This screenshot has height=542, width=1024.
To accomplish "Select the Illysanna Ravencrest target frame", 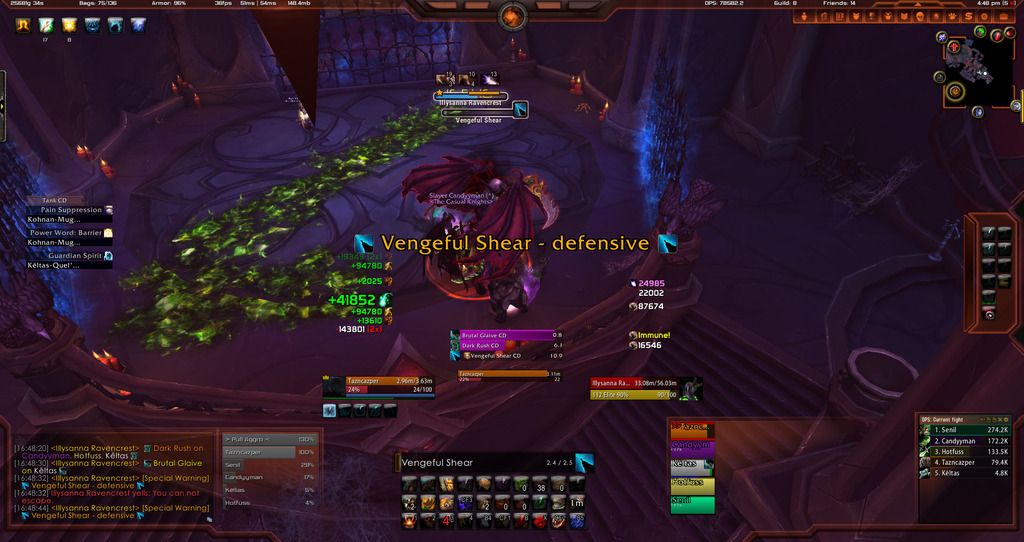I will tap(638, 382).
